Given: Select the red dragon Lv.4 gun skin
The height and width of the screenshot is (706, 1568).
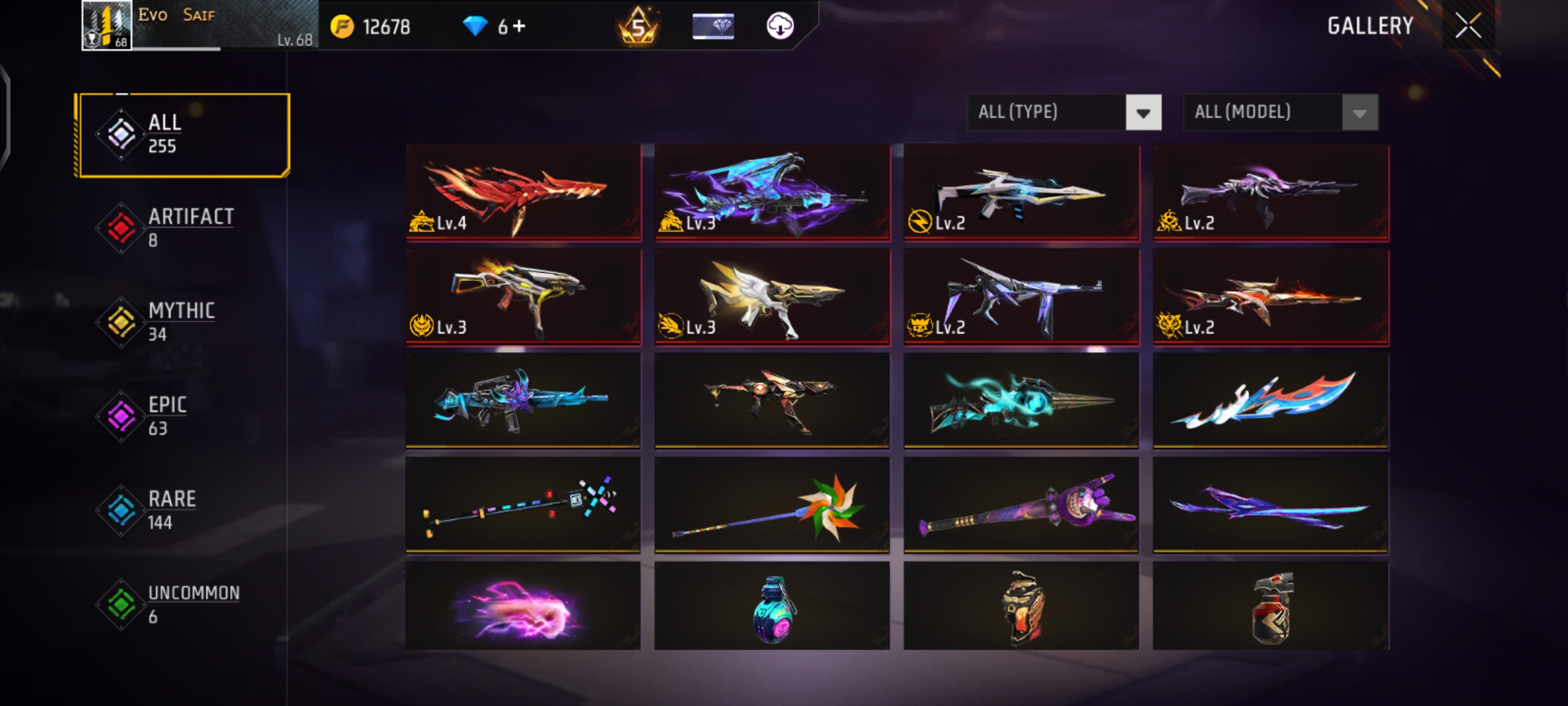Looking at the screenshot, I should click(523, 192).
